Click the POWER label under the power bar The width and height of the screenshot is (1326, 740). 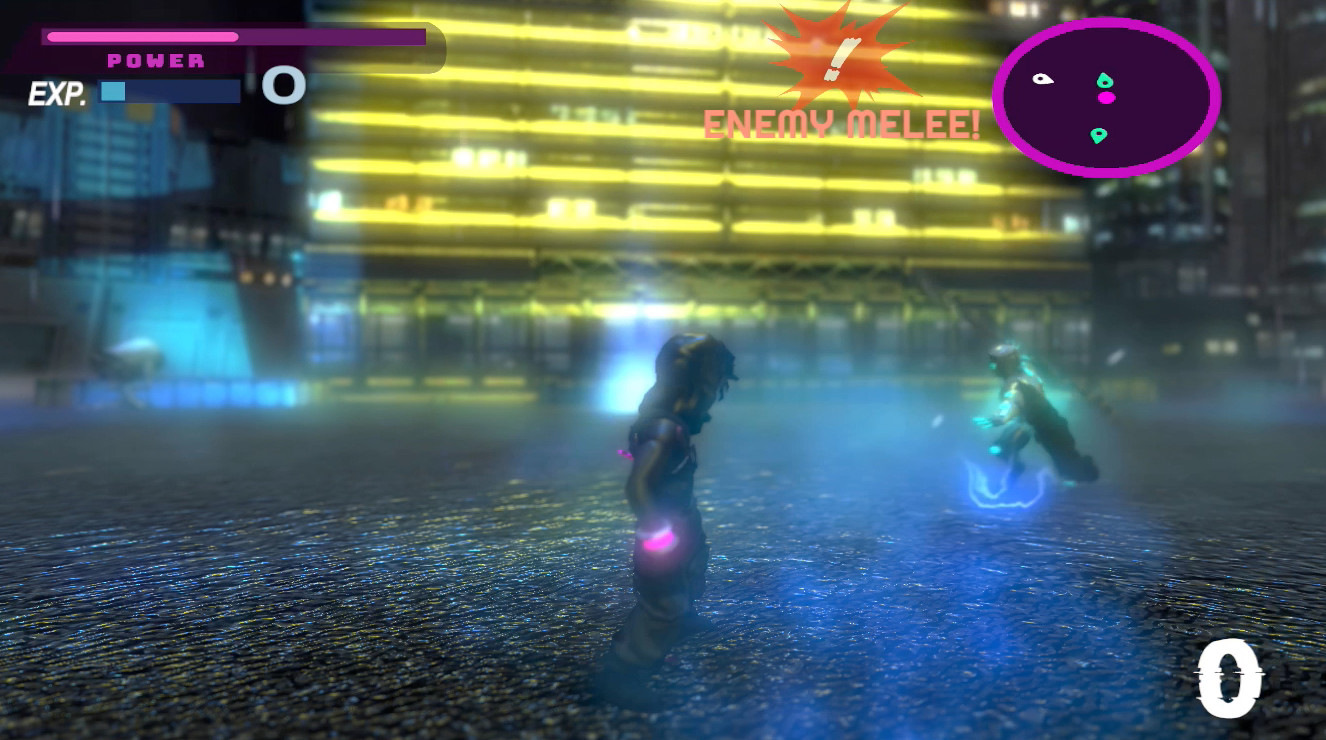pos(155,60)
